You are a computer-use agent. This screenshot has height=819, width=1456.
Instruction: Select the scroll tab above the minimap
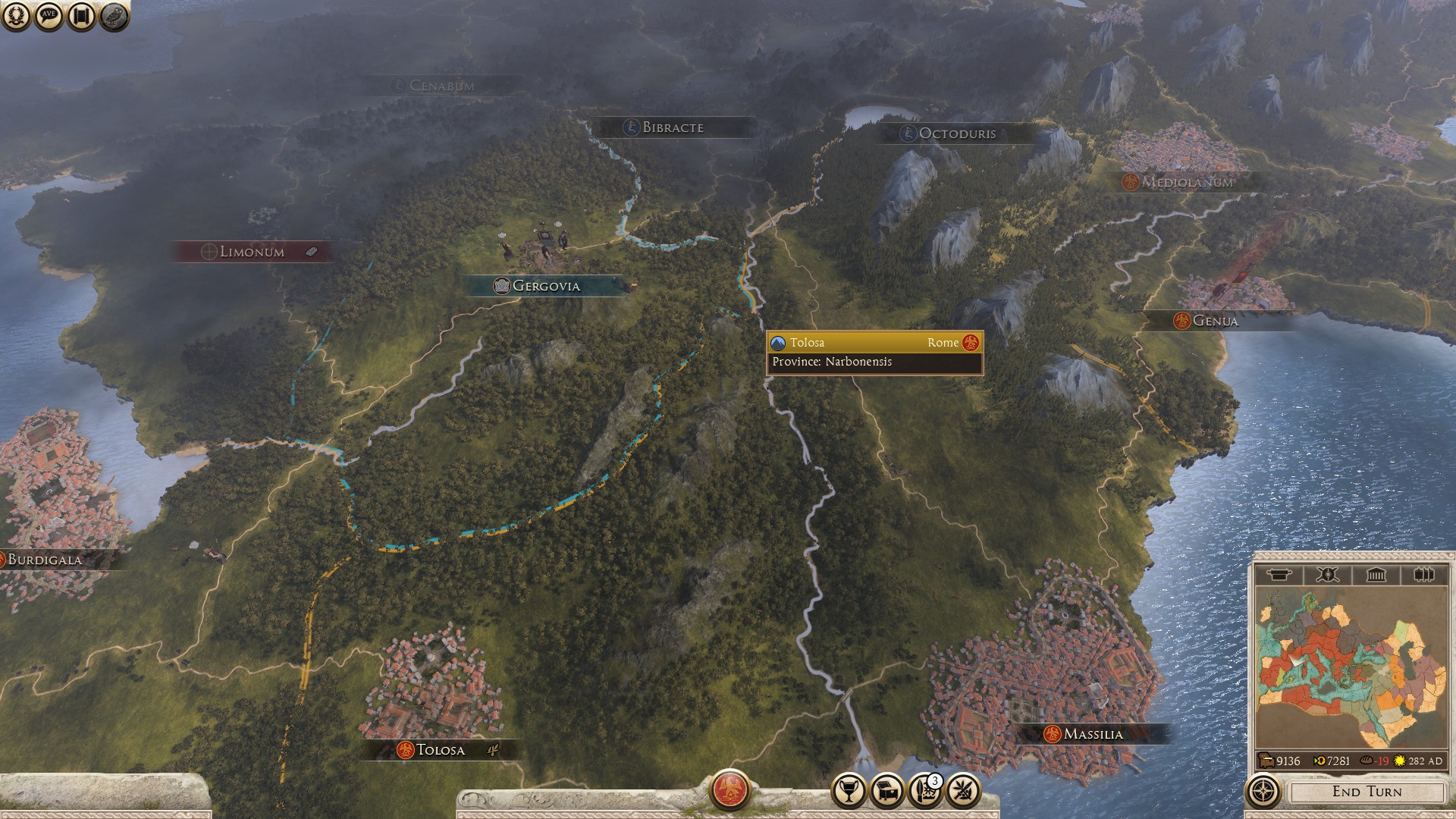coord(1279,575)
